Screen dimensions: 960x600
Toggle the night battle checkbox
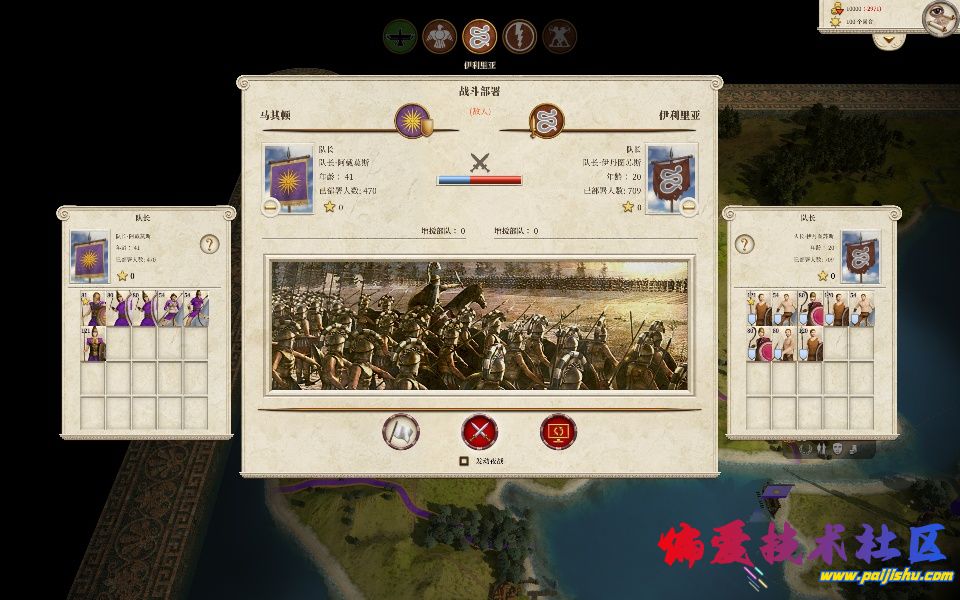click(463, 462)
